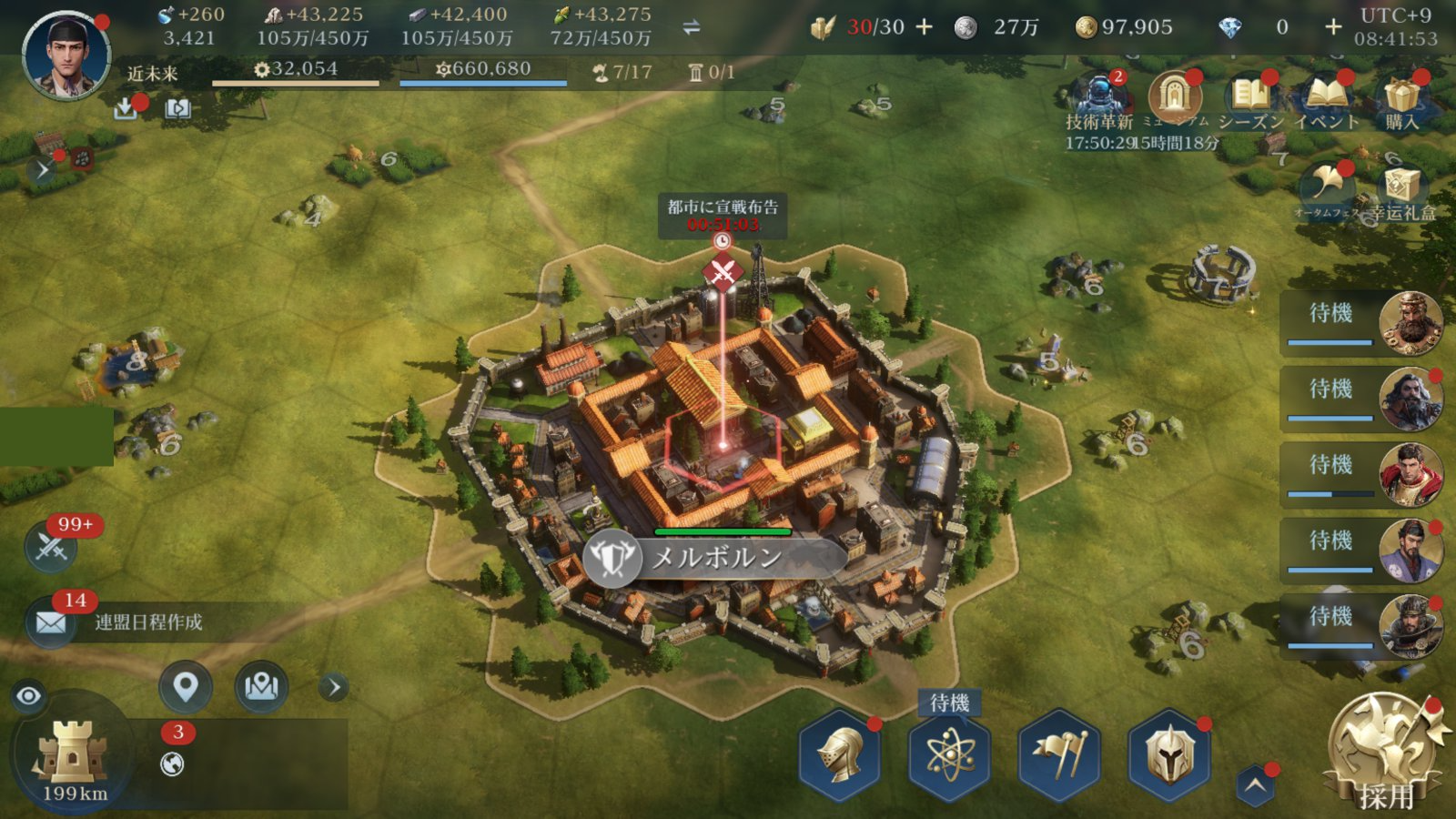Open the crossed swords battle reports
1456x819 pixels.
point(50,547)
